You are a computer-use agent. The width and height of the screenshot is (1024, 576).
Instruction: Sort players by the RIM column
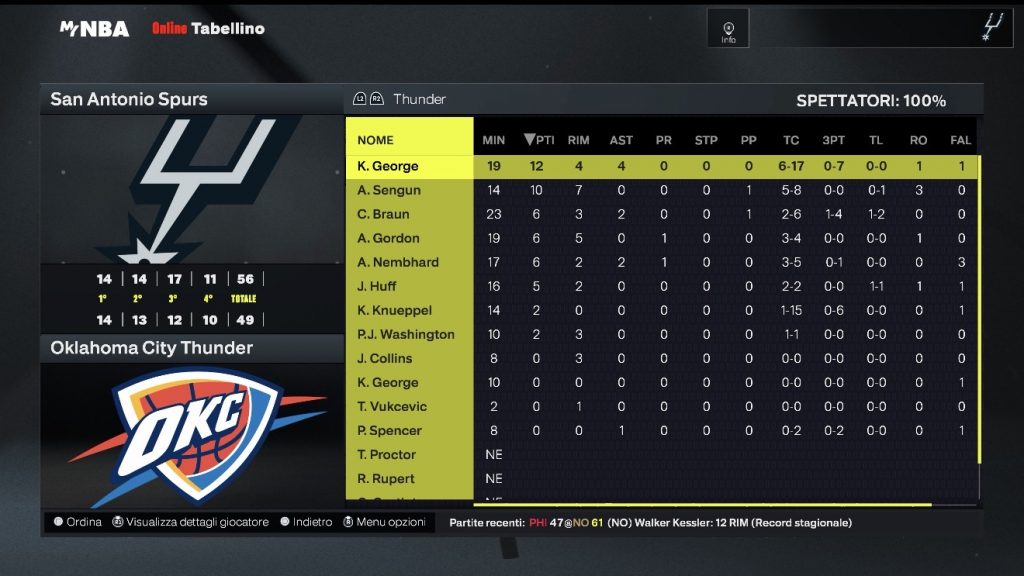(x=578, y=140)
